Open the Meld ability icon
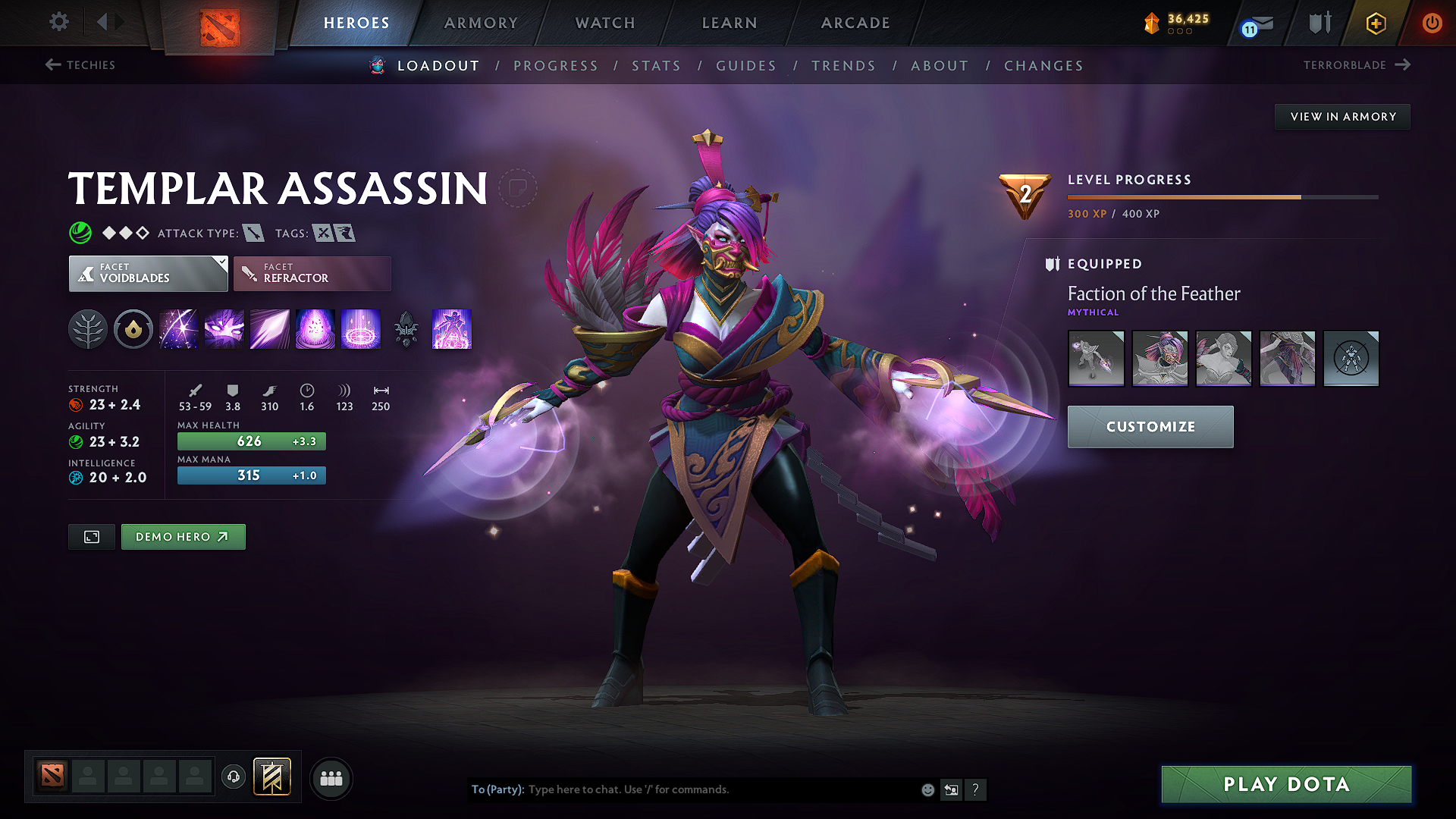Viewport: 1456px width, 819px height. [224, 329]
